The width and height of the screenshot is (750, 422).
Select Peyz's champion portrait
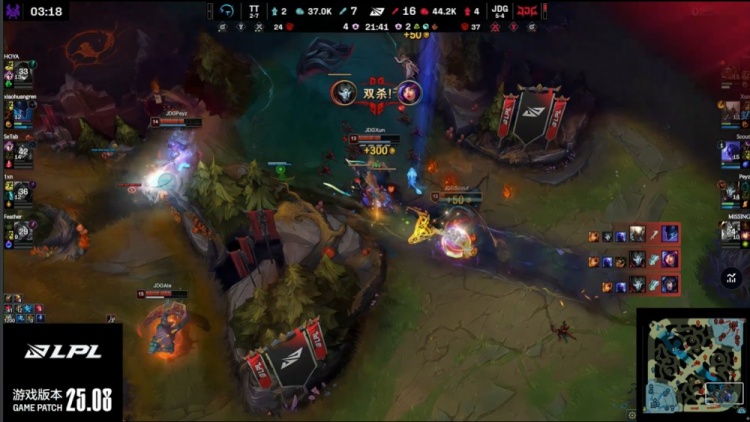pos(732,192)
